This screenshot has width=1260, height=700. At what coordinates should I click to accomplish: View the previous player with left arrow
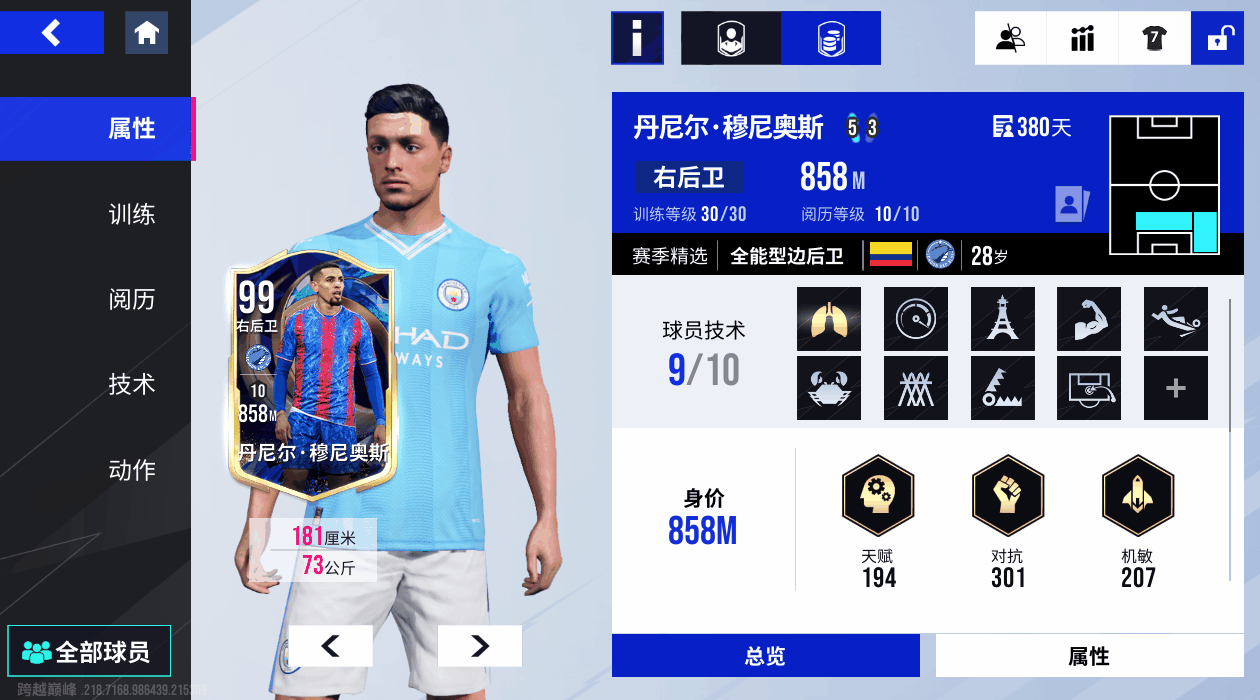click(330, 646)
